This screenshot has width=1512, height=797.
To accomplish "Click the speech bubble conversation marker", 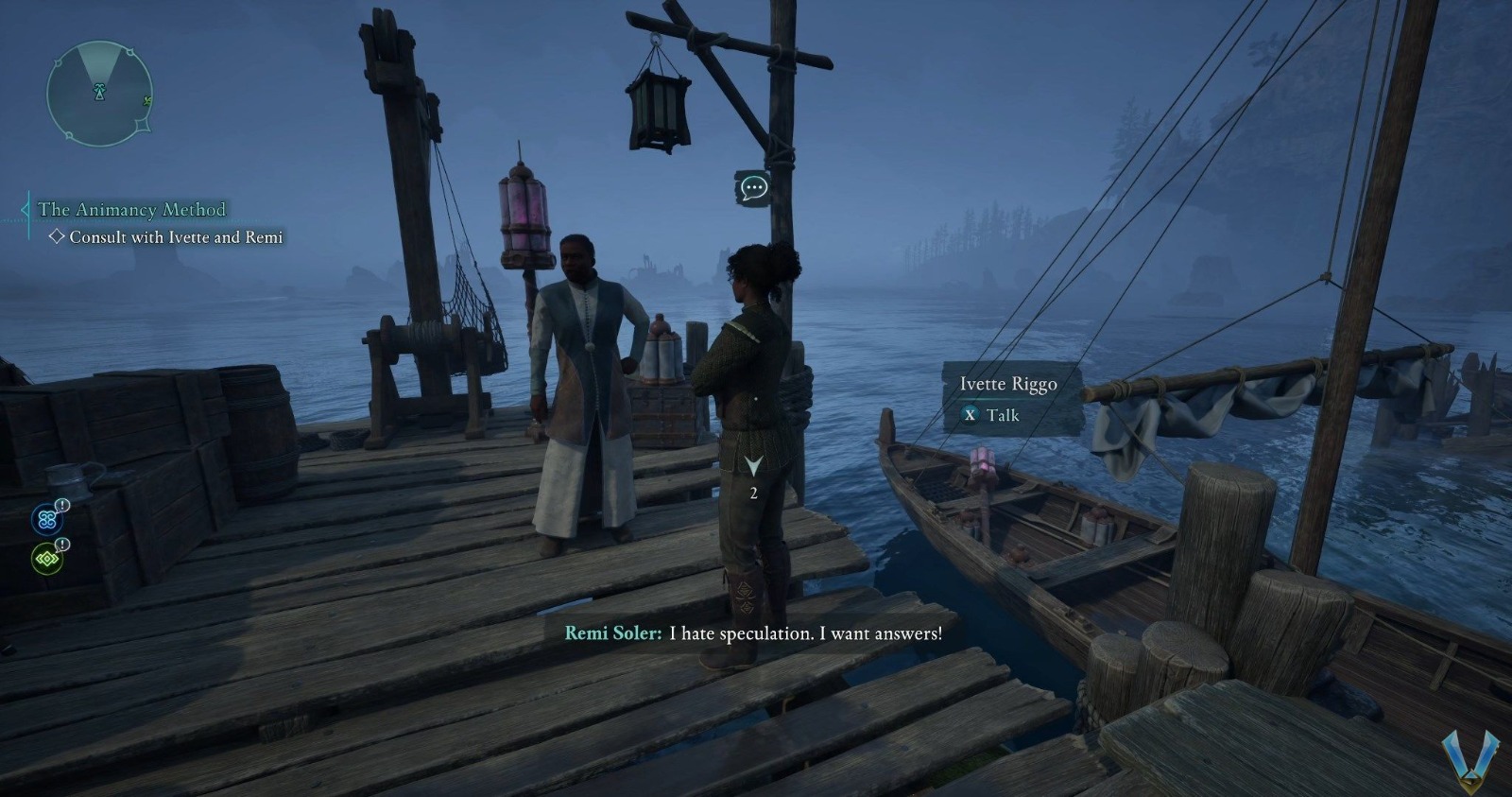I will tap(752, 187).
